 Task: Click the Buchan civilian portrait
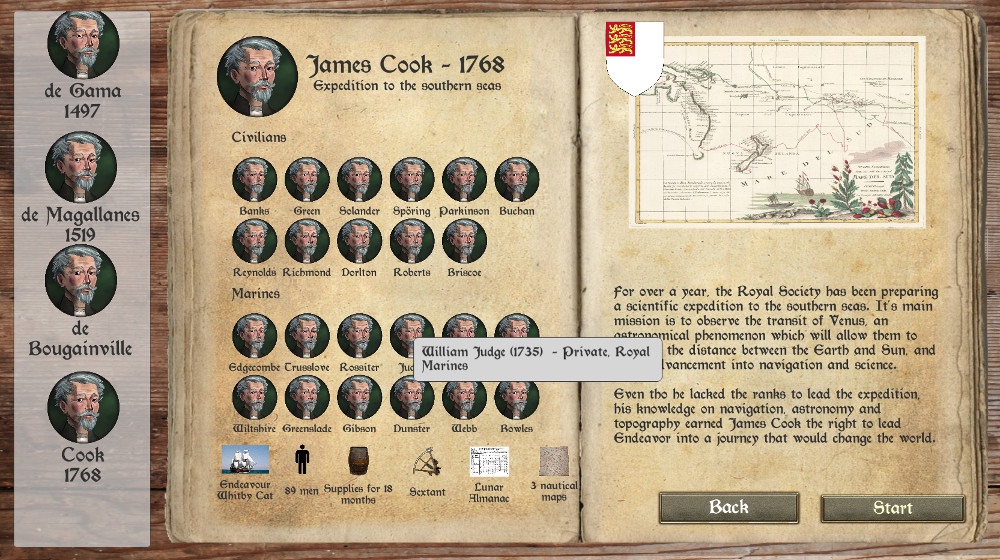coord(517,180)
